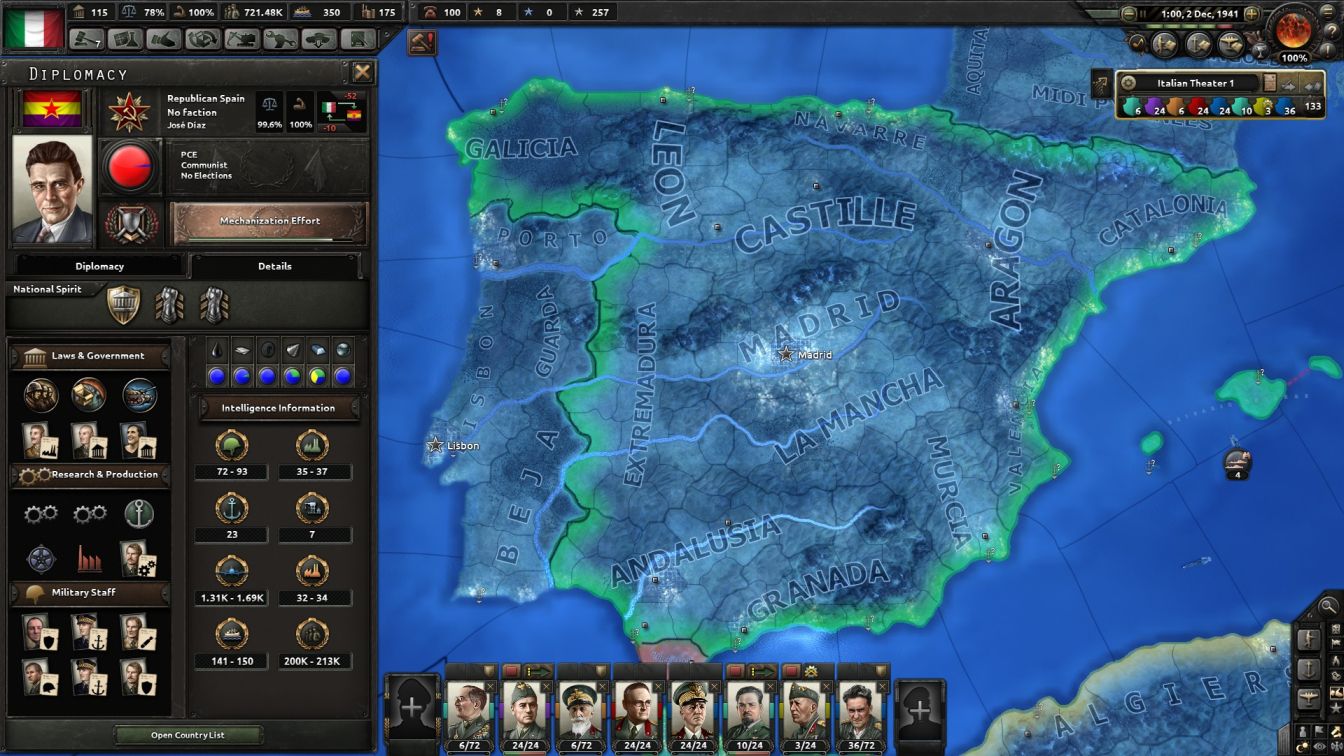Collapse the Military Staff section
This screenshot has height=756, width=1344.
90,592
